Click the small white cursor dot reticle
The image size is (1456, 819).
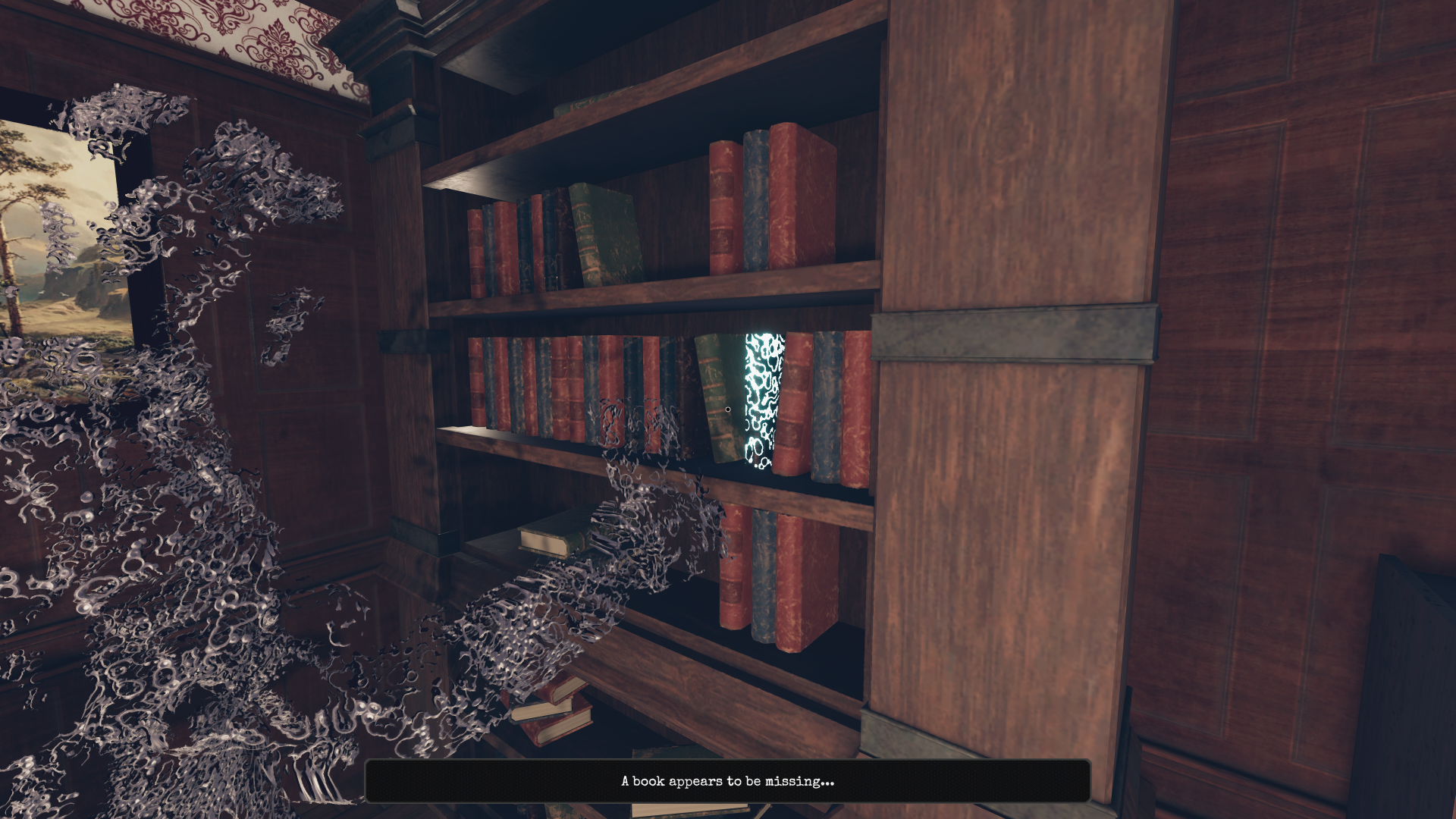click(726, 409)
